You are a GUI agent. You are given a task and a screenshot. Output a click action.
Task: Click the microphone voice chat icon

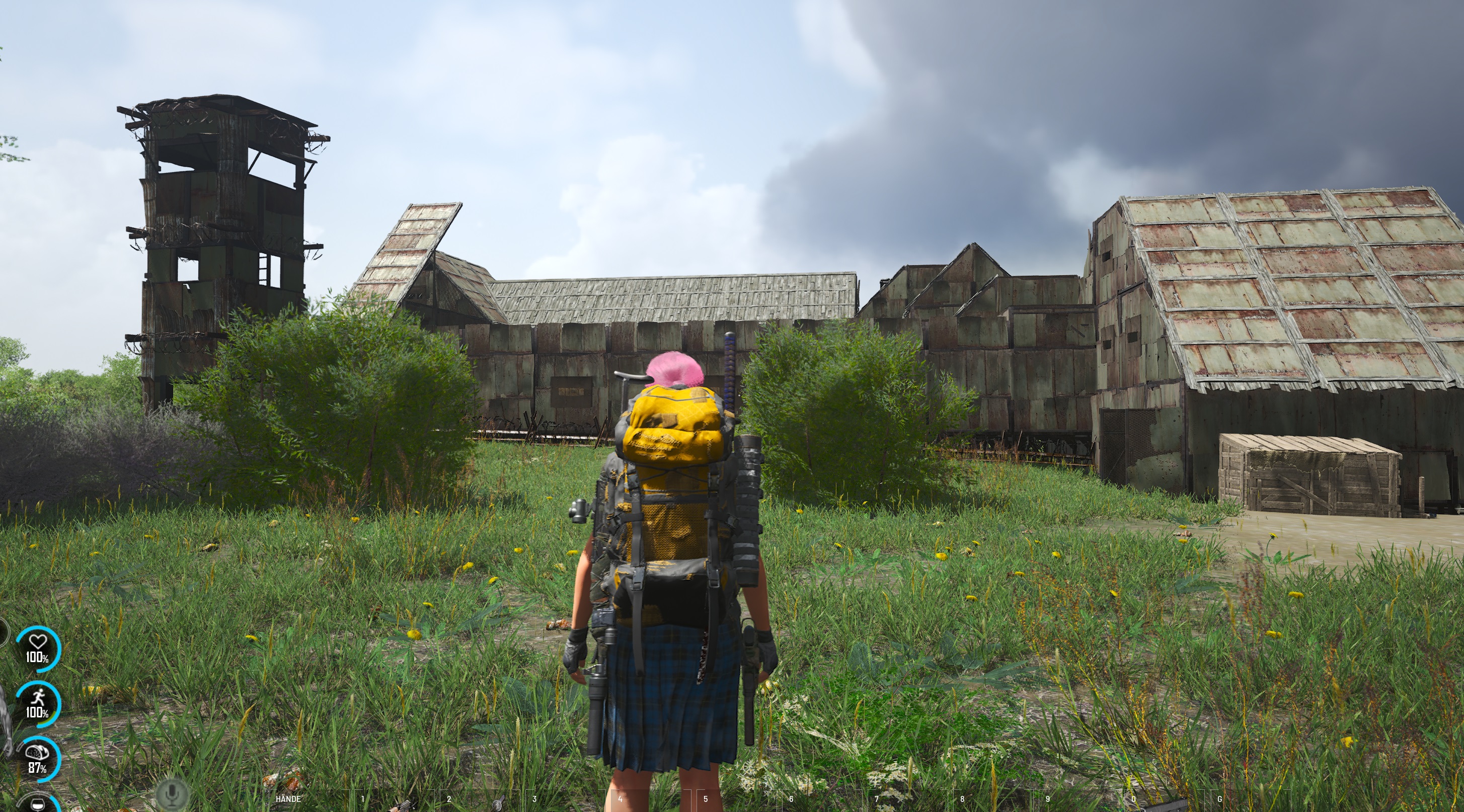(172, 794)
